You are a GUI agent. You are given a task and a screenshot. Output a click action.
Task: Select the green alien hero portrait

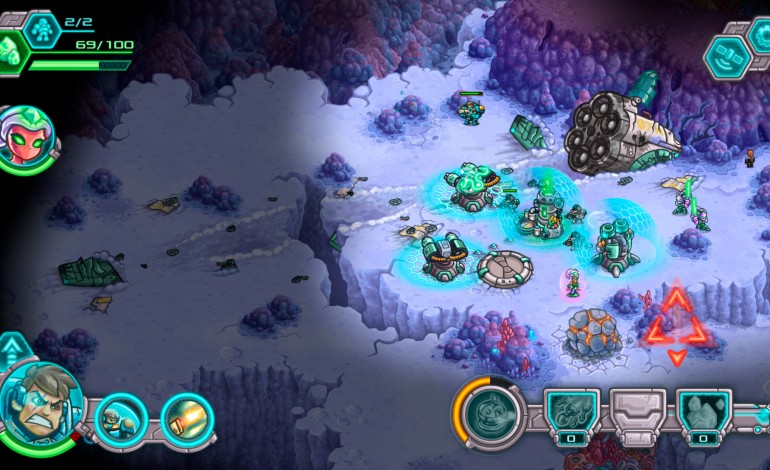27,139
